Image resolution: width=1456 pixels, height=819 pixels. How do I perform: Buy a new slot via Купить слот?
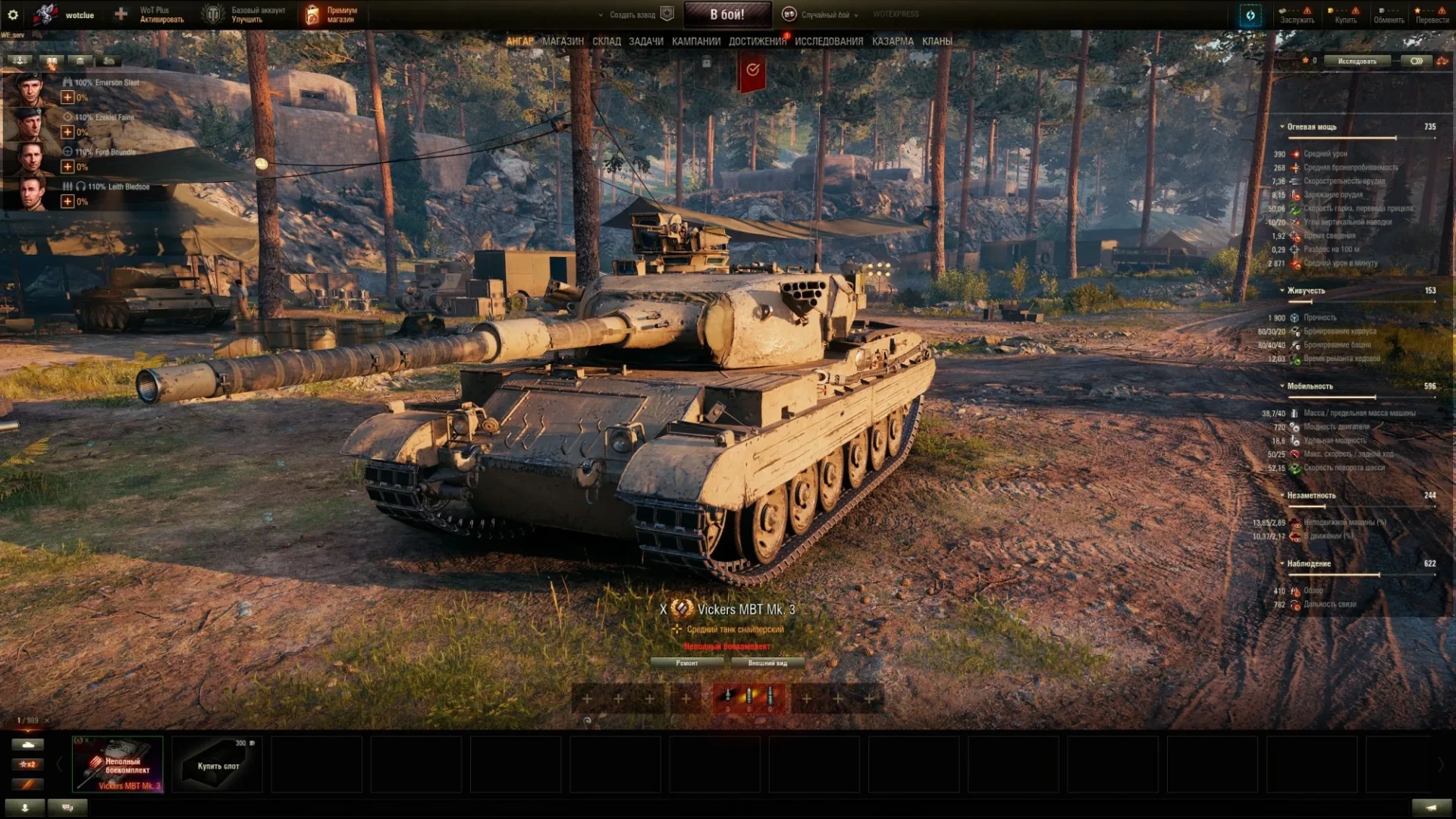tap(218, 764)
